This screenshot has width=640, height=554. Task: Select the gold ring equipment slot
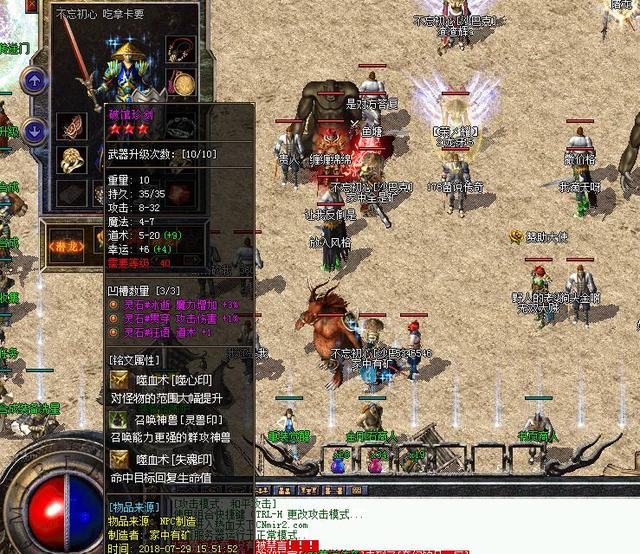pos(72,160)
